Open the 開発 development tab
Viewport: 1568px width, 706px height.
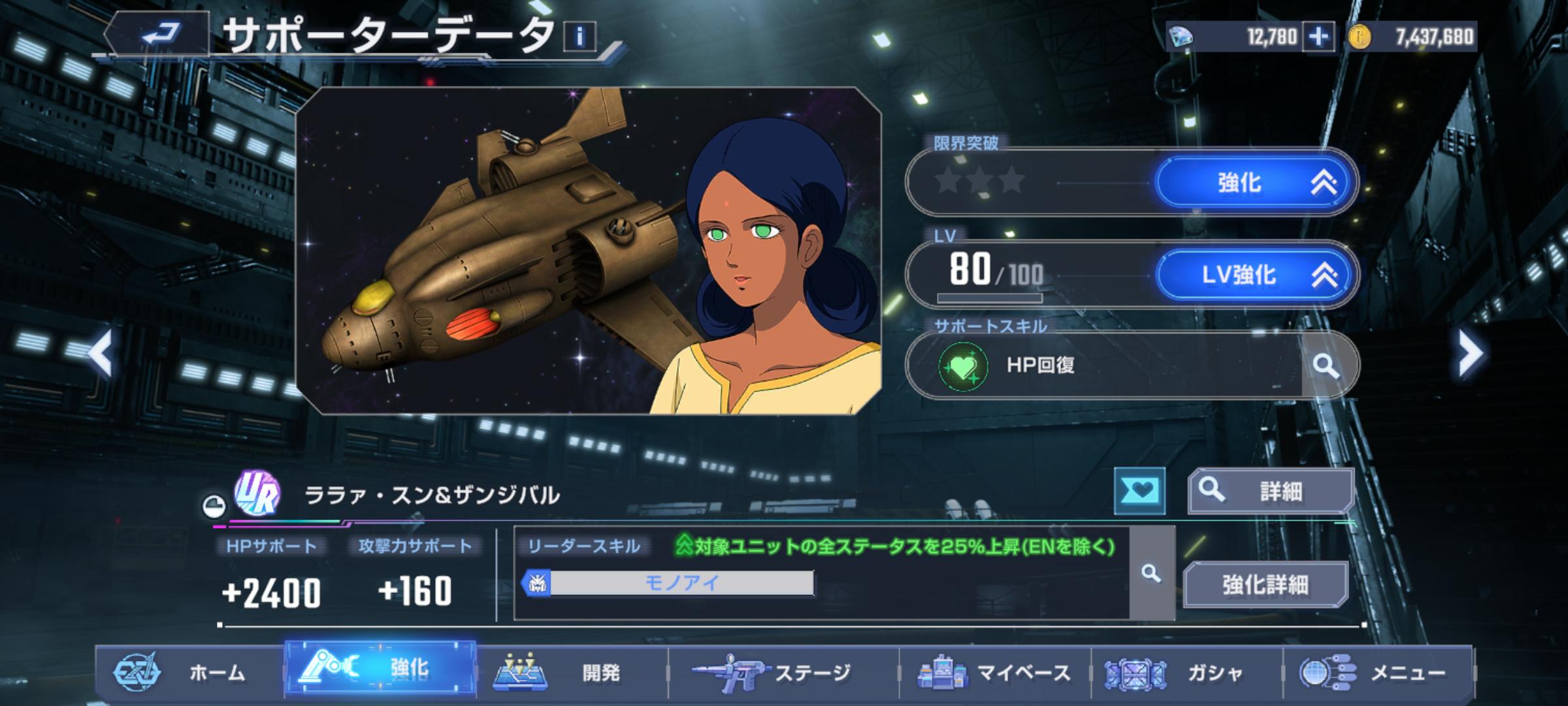(x=572, y=672)
